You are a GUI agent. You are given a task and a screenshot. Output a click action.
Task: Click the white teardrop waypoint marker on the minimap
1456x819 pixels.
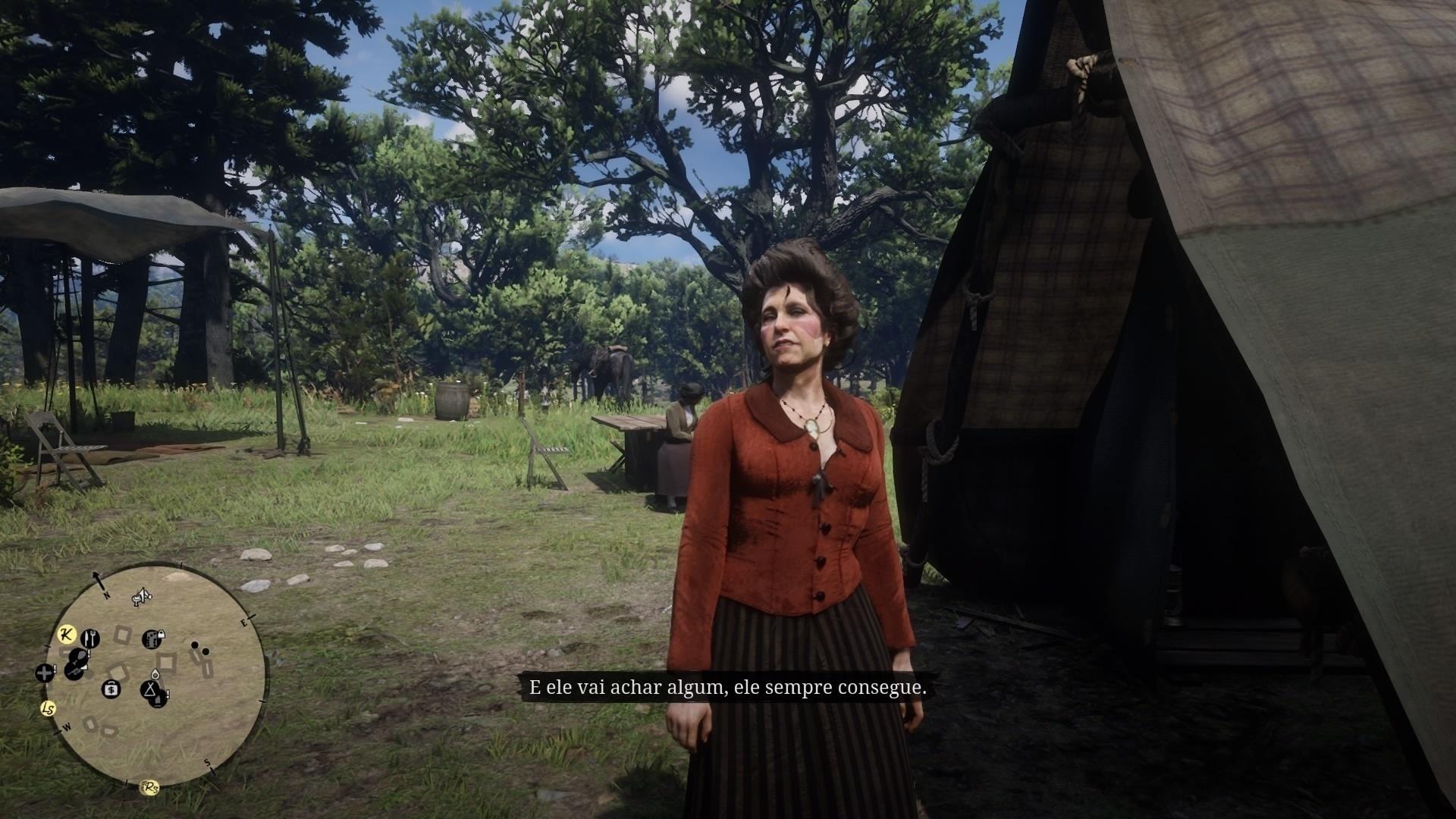pos(155,674)
